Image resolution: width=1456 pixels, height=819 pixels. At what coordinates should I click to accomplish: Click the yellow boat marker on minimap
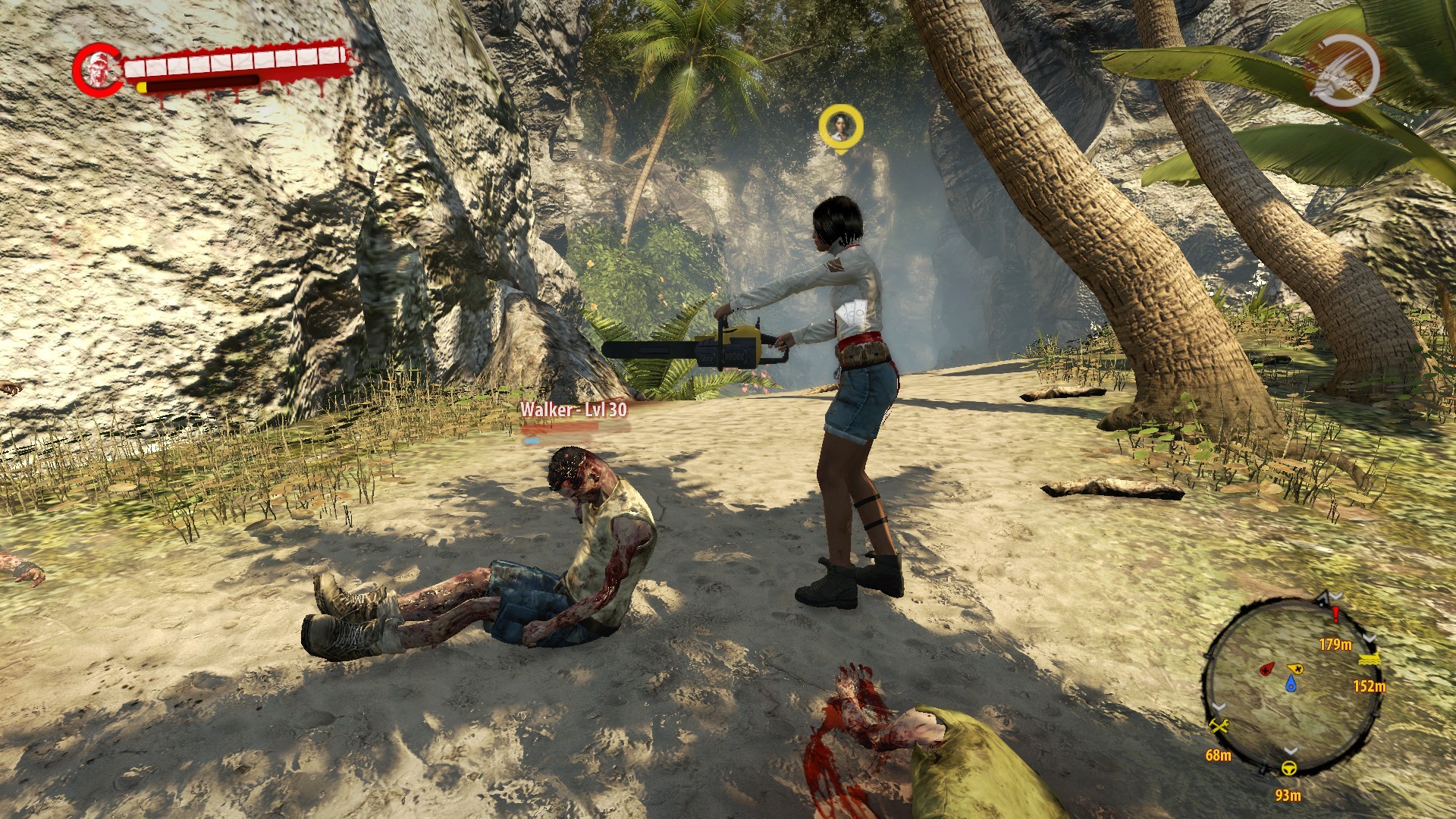[x=1369, y=659]
